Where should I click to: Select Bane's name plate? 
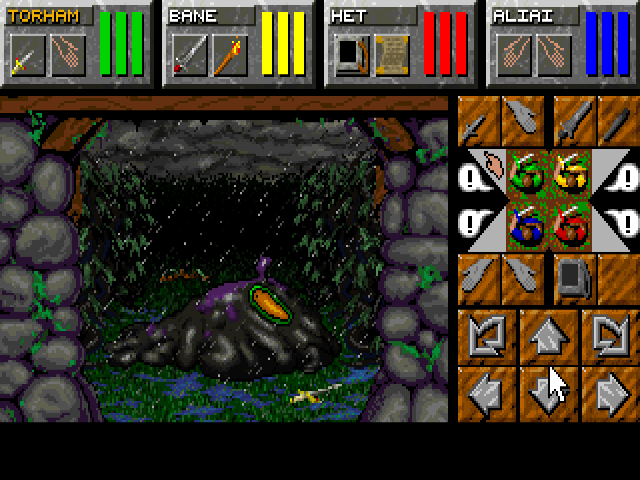(x=210, y=16)
